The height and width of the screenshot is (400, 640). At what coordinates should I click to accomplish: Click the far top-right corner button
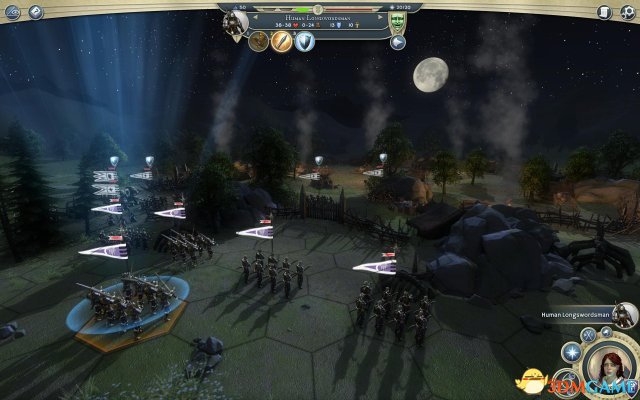tap(628, 11)
